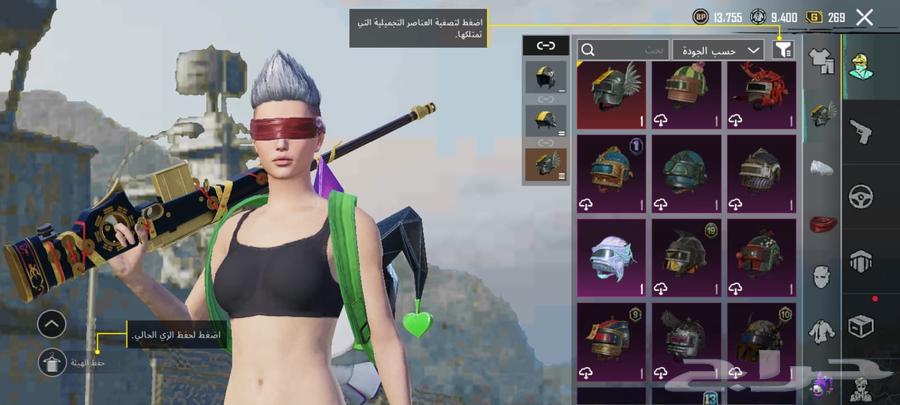The height and width of the screenshot is (405, 900).
Task: Toggle the chain link button above equipped helmets
Action: 545,45
